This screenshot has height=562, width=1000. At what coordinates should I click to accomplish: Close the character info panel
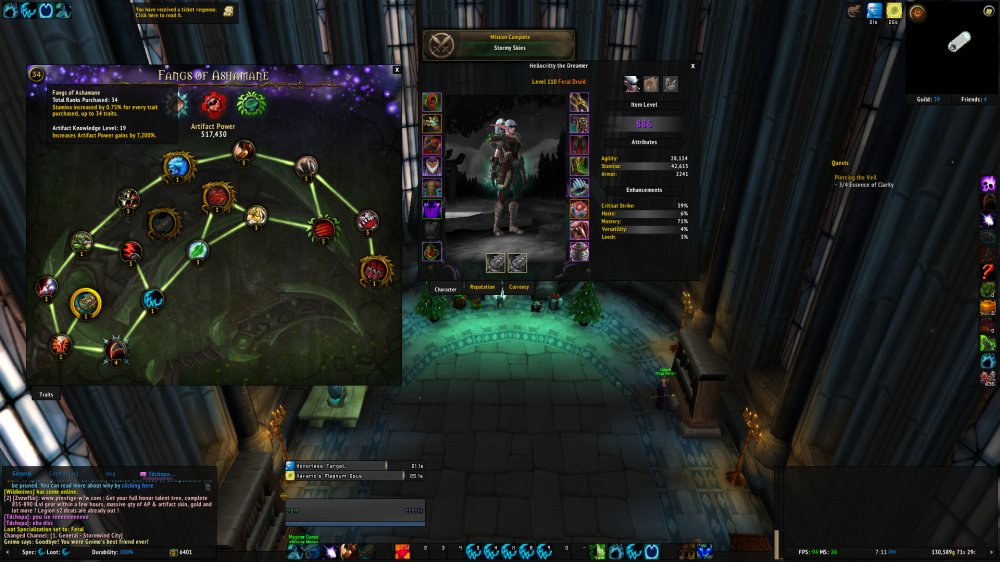[693, 66]
